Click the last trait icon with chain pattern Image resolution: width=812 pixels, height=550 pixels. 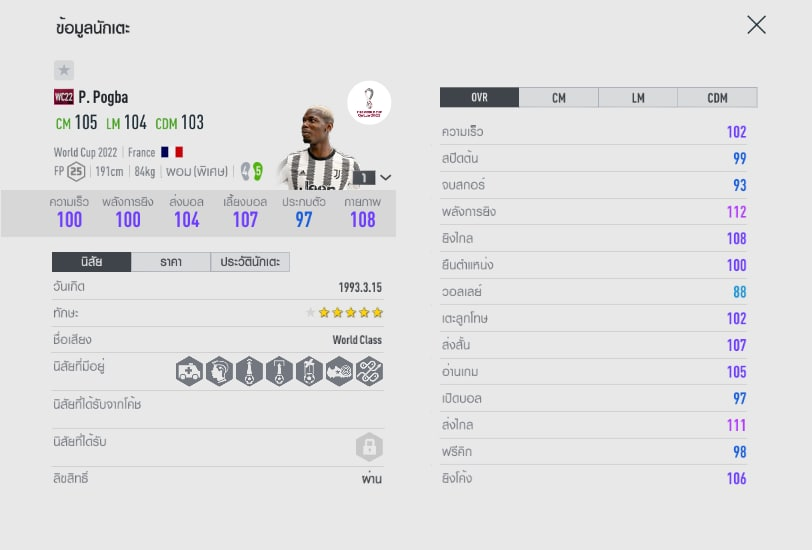pos(369,371)
